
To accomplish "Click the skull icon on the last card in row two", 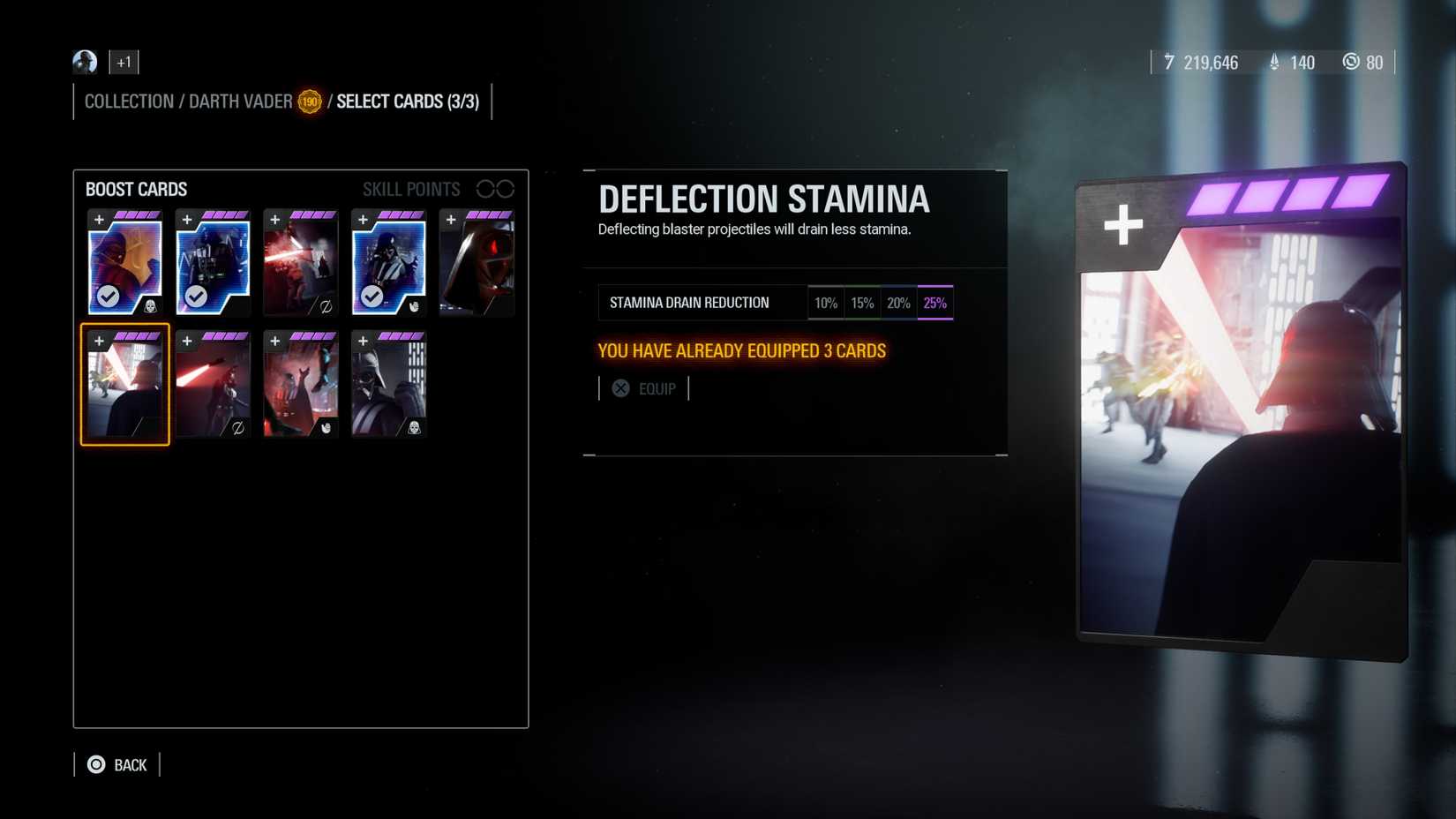I will click(414, 428).
